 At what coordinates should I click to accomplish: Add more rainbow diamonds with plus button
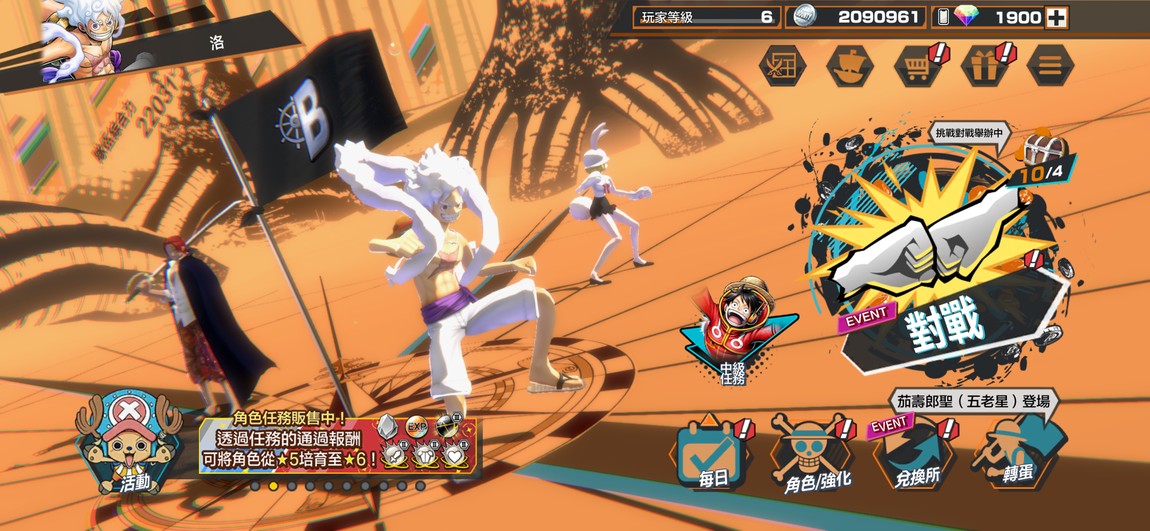tap(1055, 17)
